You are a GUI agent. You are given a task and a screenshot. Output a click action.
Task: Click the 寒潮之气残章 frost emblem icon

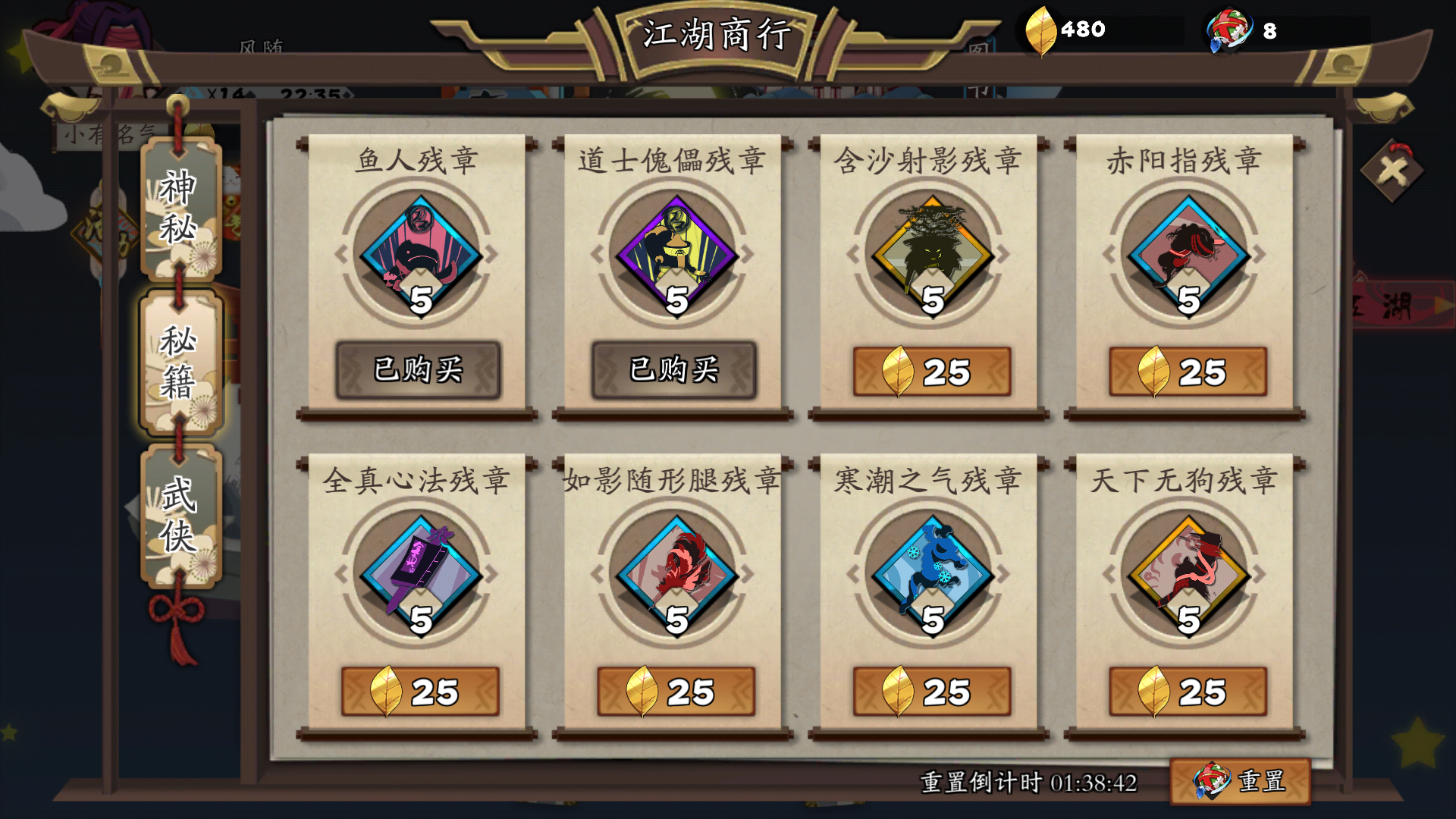[931, 573]
